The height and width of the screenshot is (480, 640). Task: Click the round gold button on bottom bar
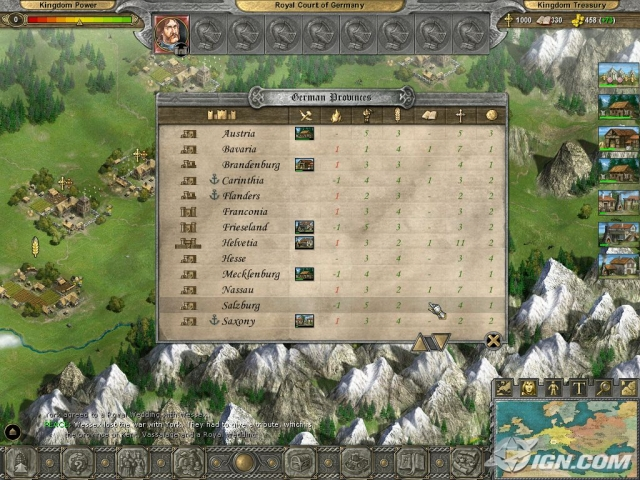242,462
